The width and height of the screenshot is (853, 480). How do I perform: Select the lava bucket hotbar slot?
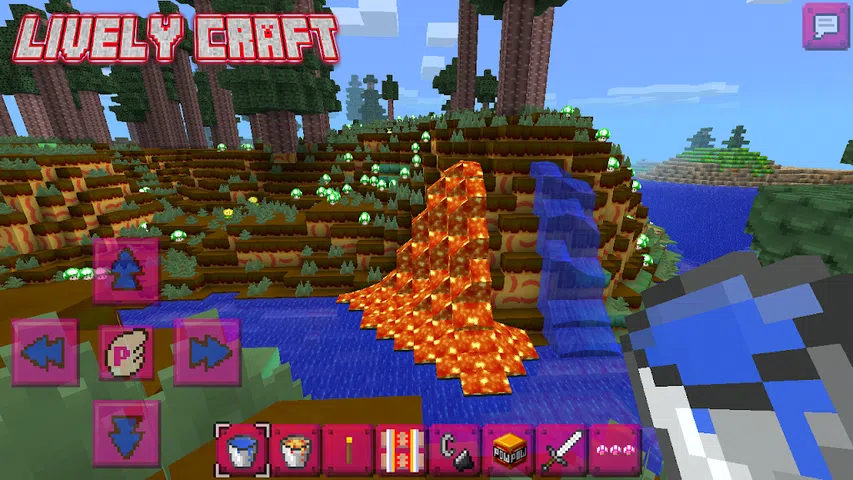pyautogui.click(x=295, y=450)
